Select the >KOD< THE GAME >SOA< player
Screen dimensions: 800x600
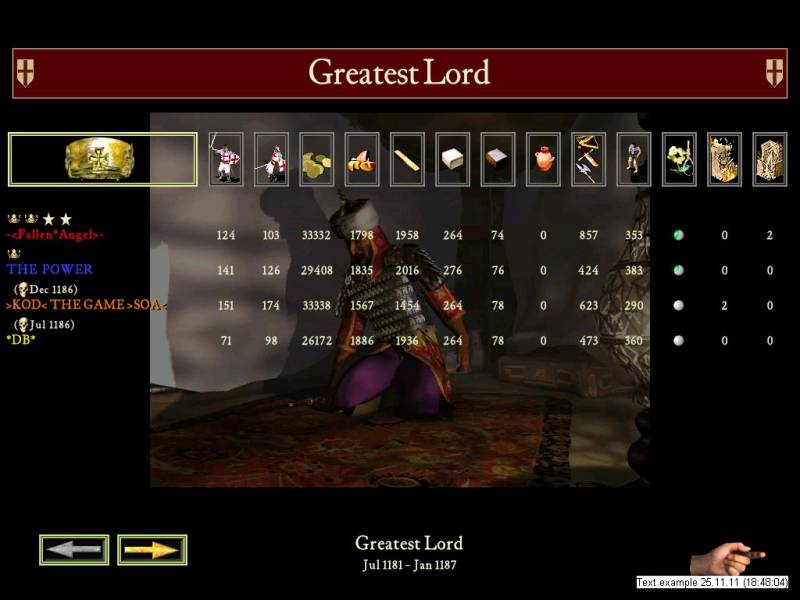[x=86, y=304]
